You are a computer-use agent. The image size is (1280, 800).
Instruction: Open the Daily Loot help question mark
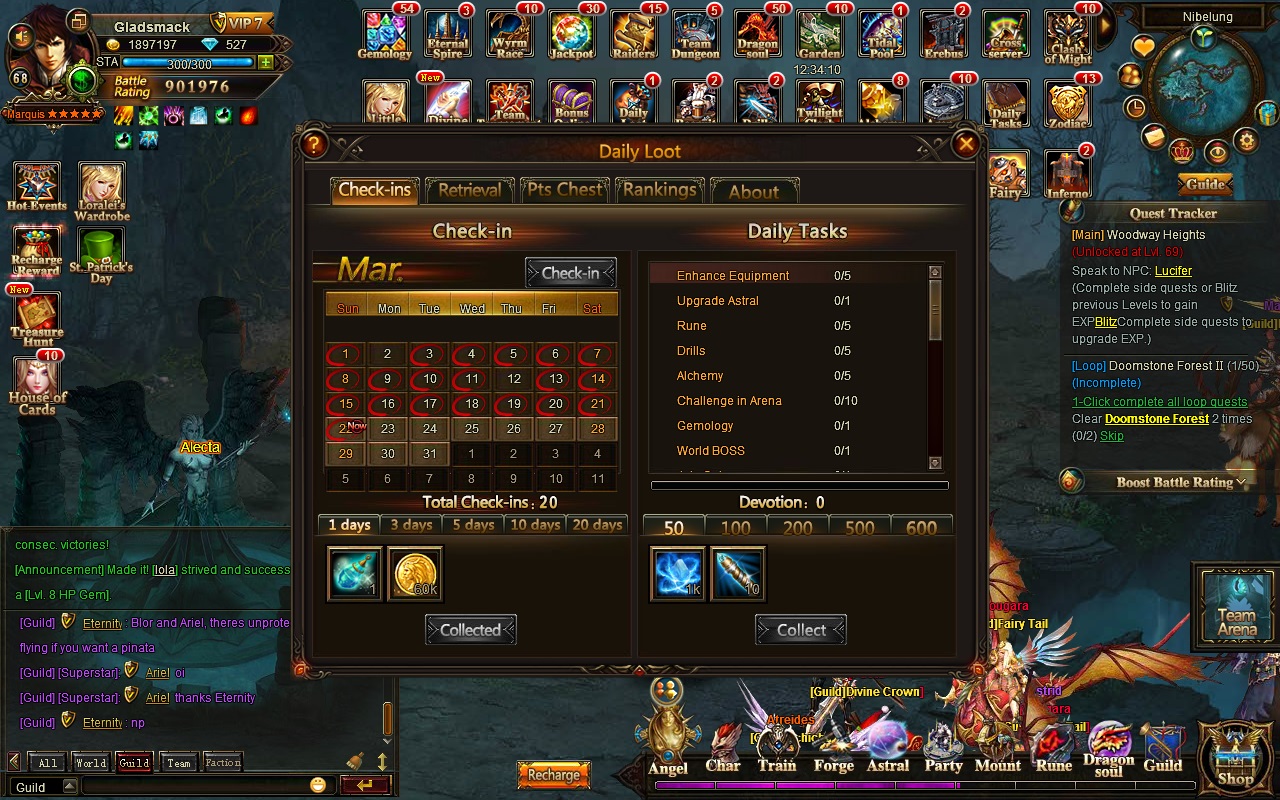314,144
